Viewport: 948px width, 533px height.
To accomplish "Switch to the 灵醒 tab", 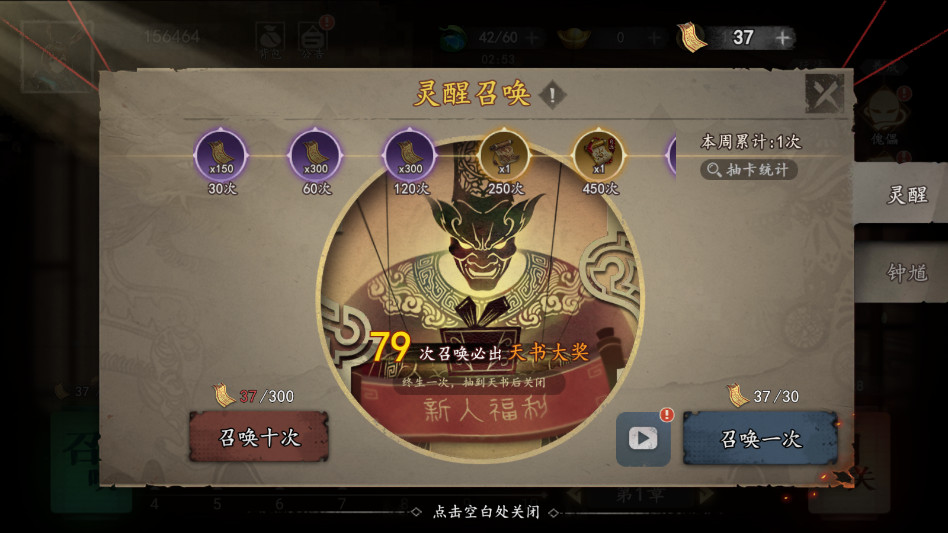I will click(x=907, y=195).
